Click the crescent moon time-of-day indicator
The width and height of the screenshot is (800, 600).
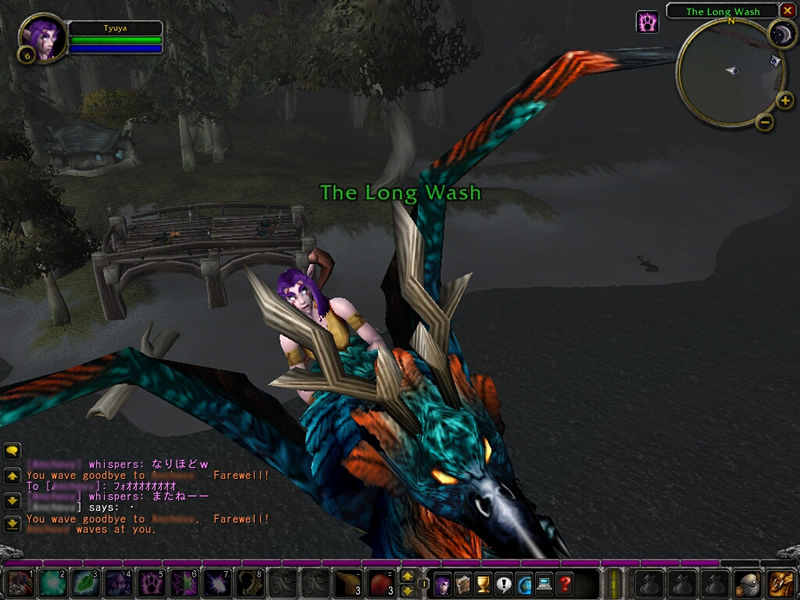pos(781,34)
